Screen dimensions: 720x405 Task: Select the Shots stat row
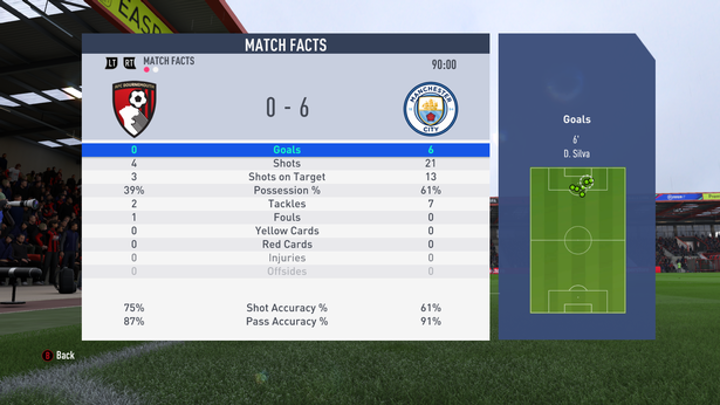pos(286,164)
